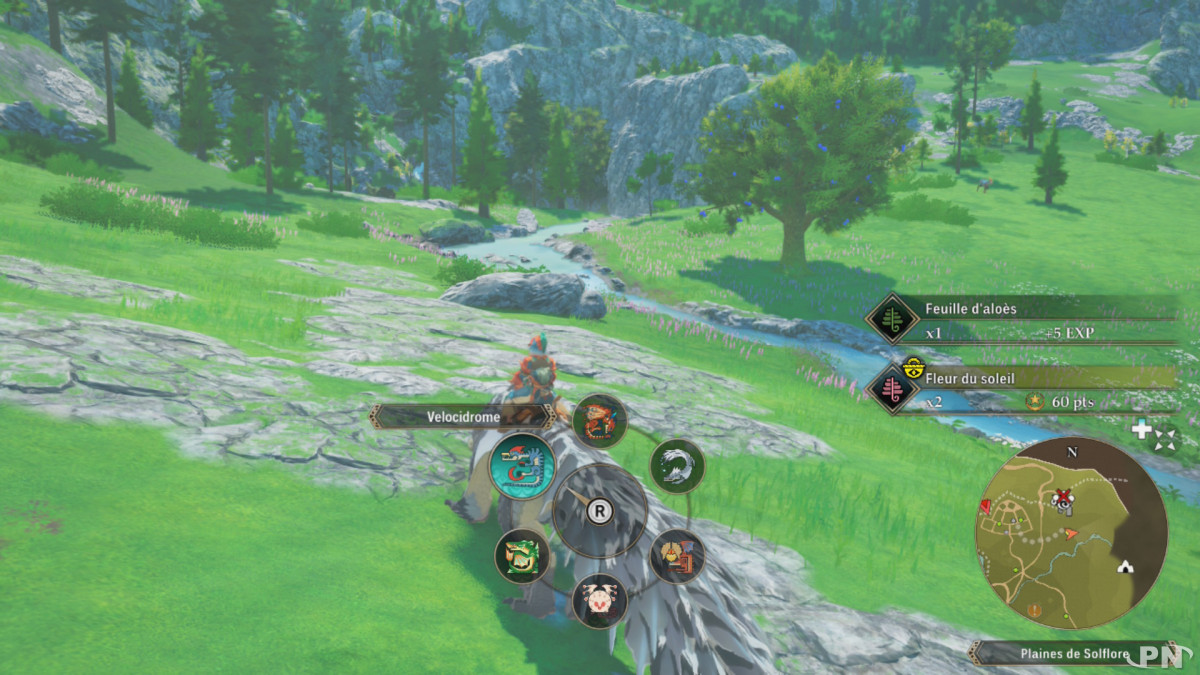Pick the white wolf monster icon
This screenshot has height=675, width=1200.
click(x=677, y=466)
